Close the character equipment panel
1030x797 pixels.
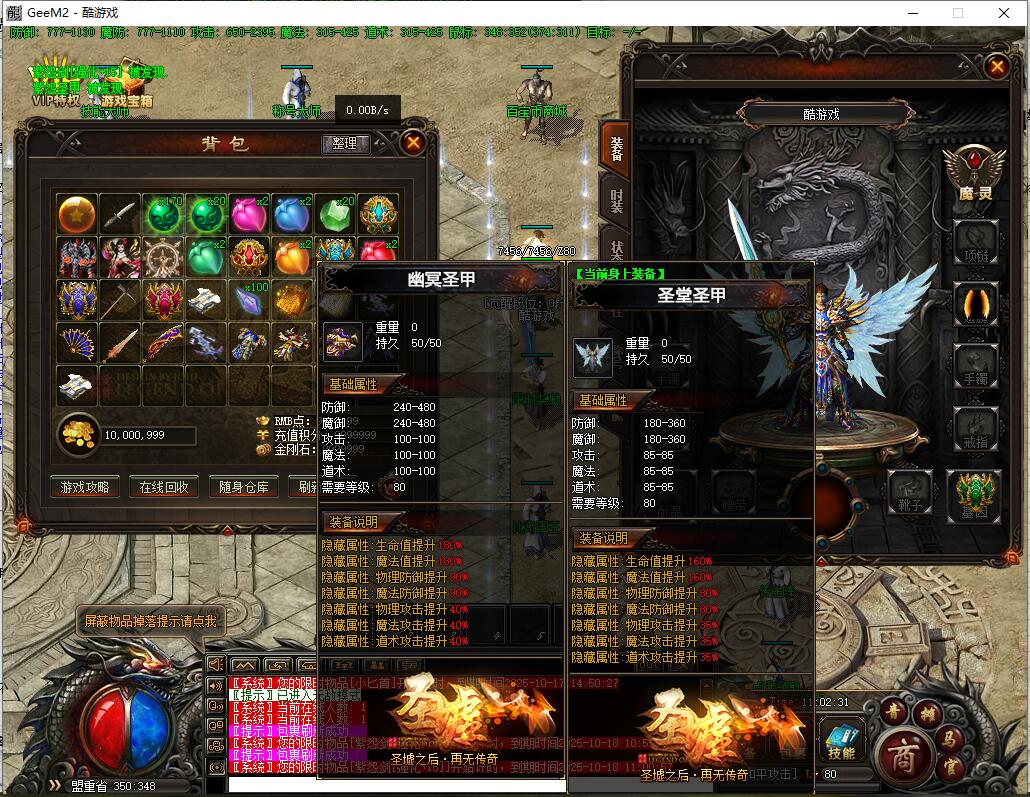[x=996, y=67]
